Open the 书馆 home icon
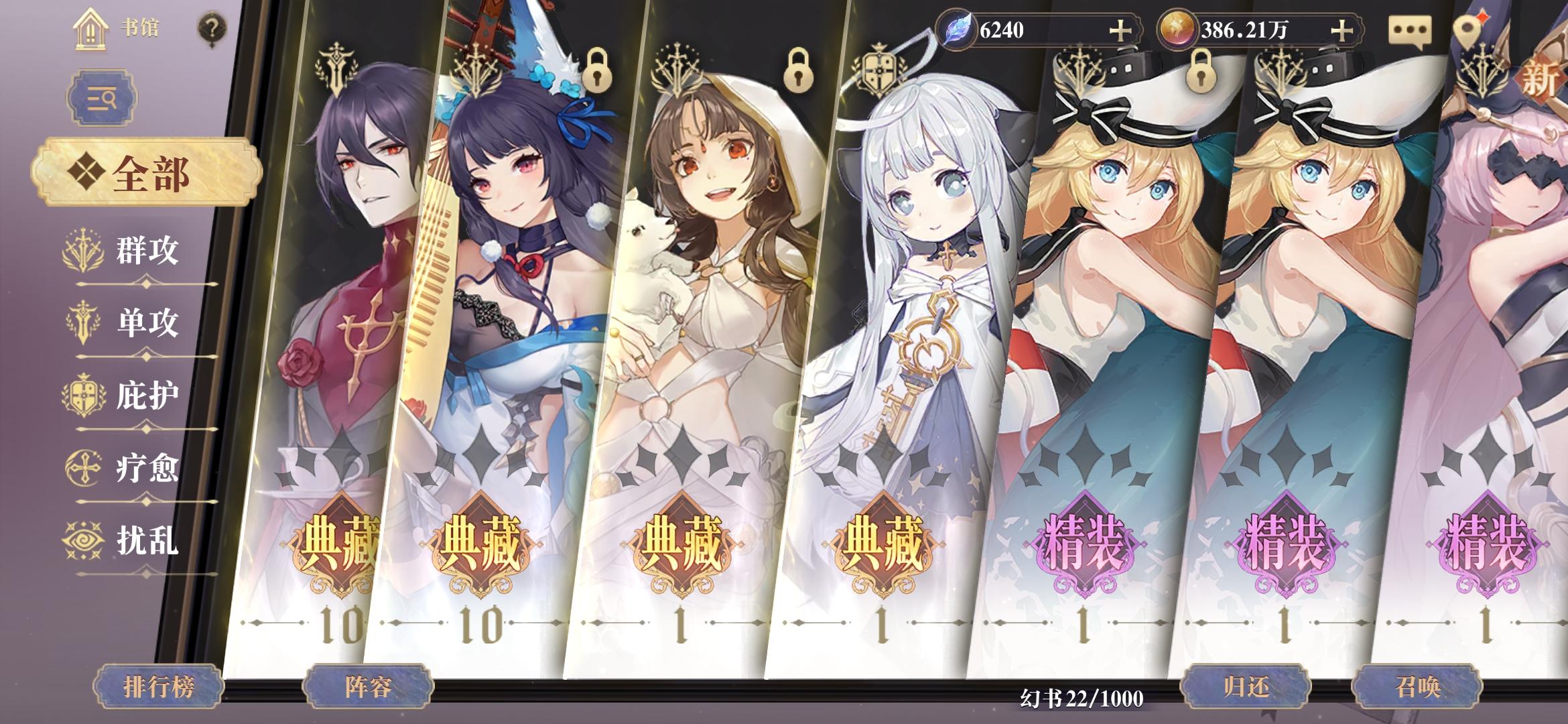 tap(91, 29)
